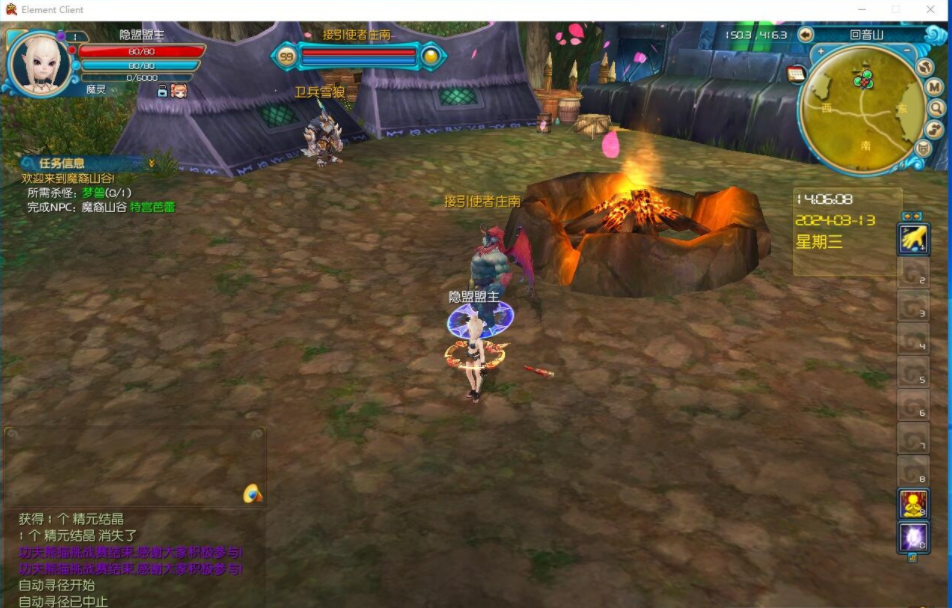Select the target frame of 接引使者庄南
The image size is (952, 608).
pyautogui.click(x=358, y=55)
